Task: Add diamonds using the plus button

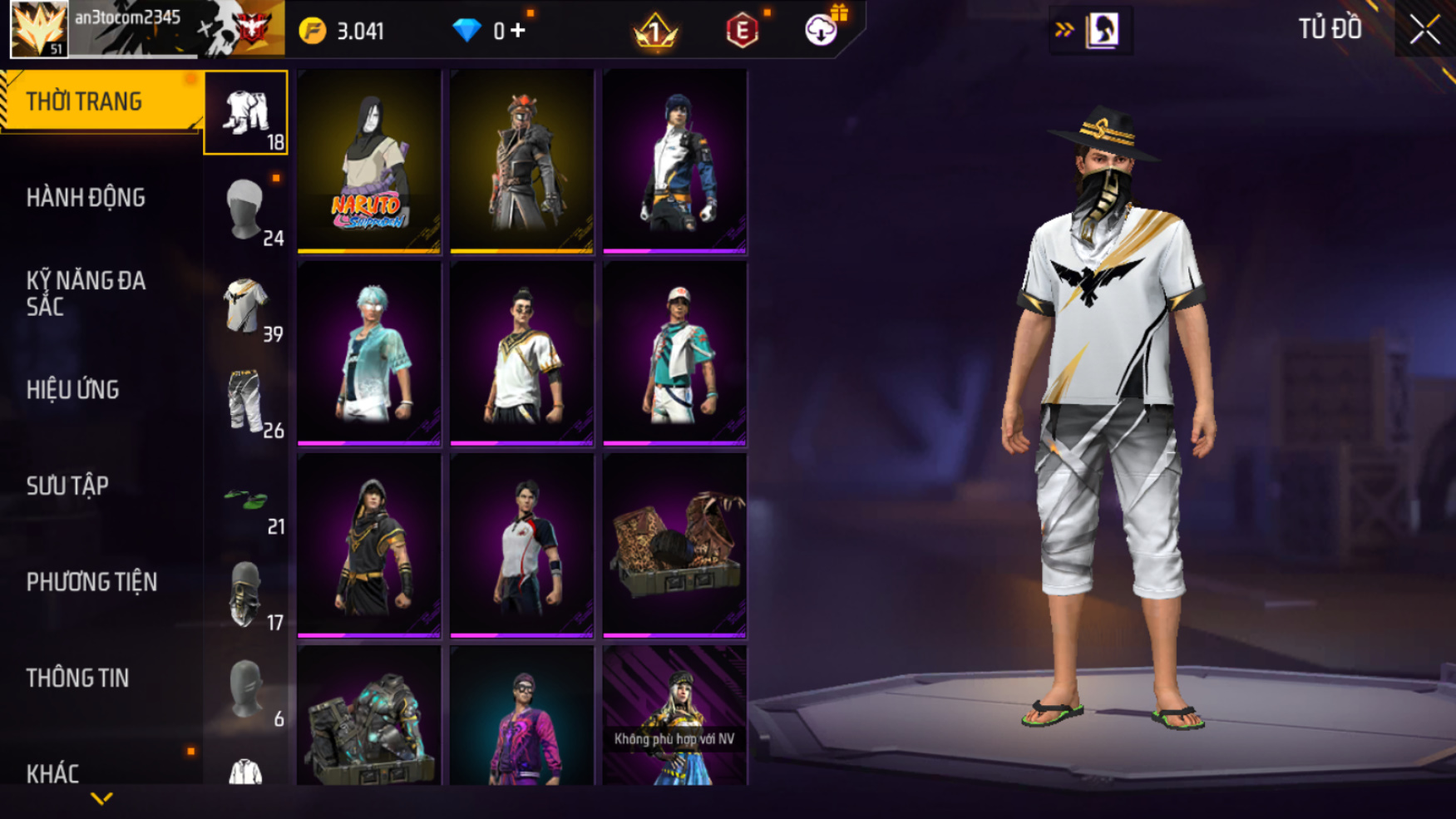Action: click(518, 31)
